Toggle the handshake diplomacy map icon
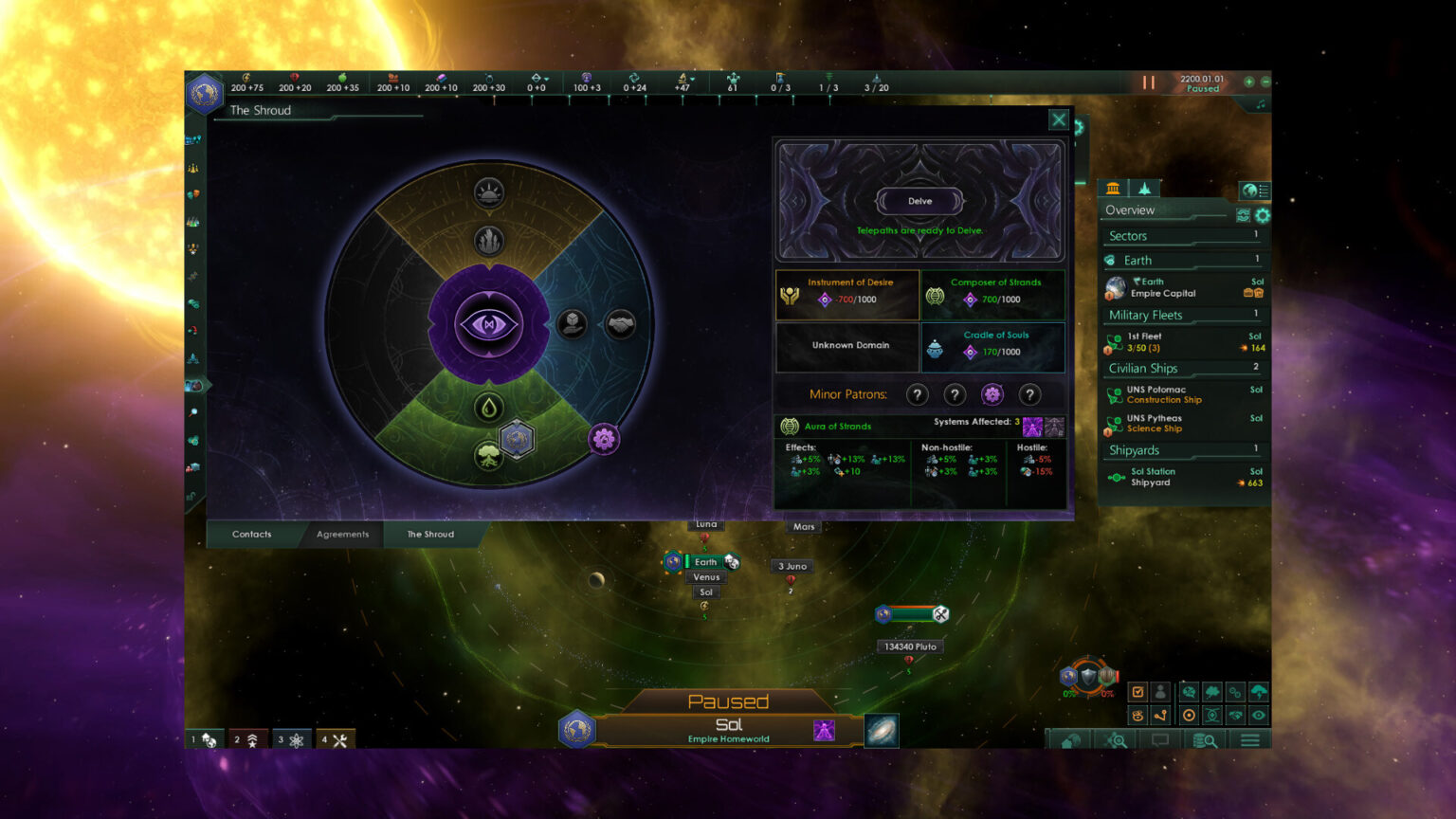1456x819 pixels. pos(1234,715)
